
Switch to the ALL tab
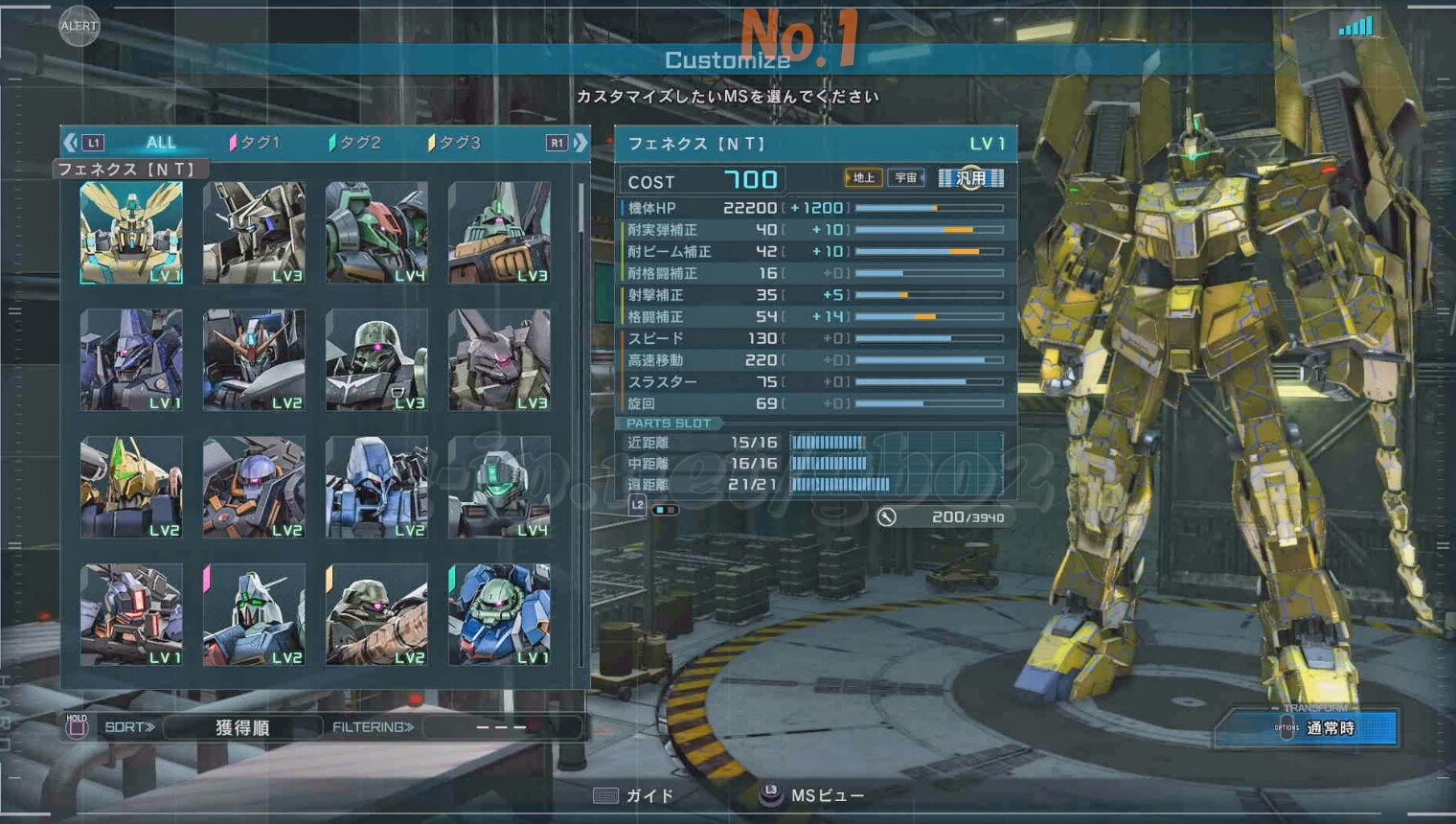click(160, 143)
